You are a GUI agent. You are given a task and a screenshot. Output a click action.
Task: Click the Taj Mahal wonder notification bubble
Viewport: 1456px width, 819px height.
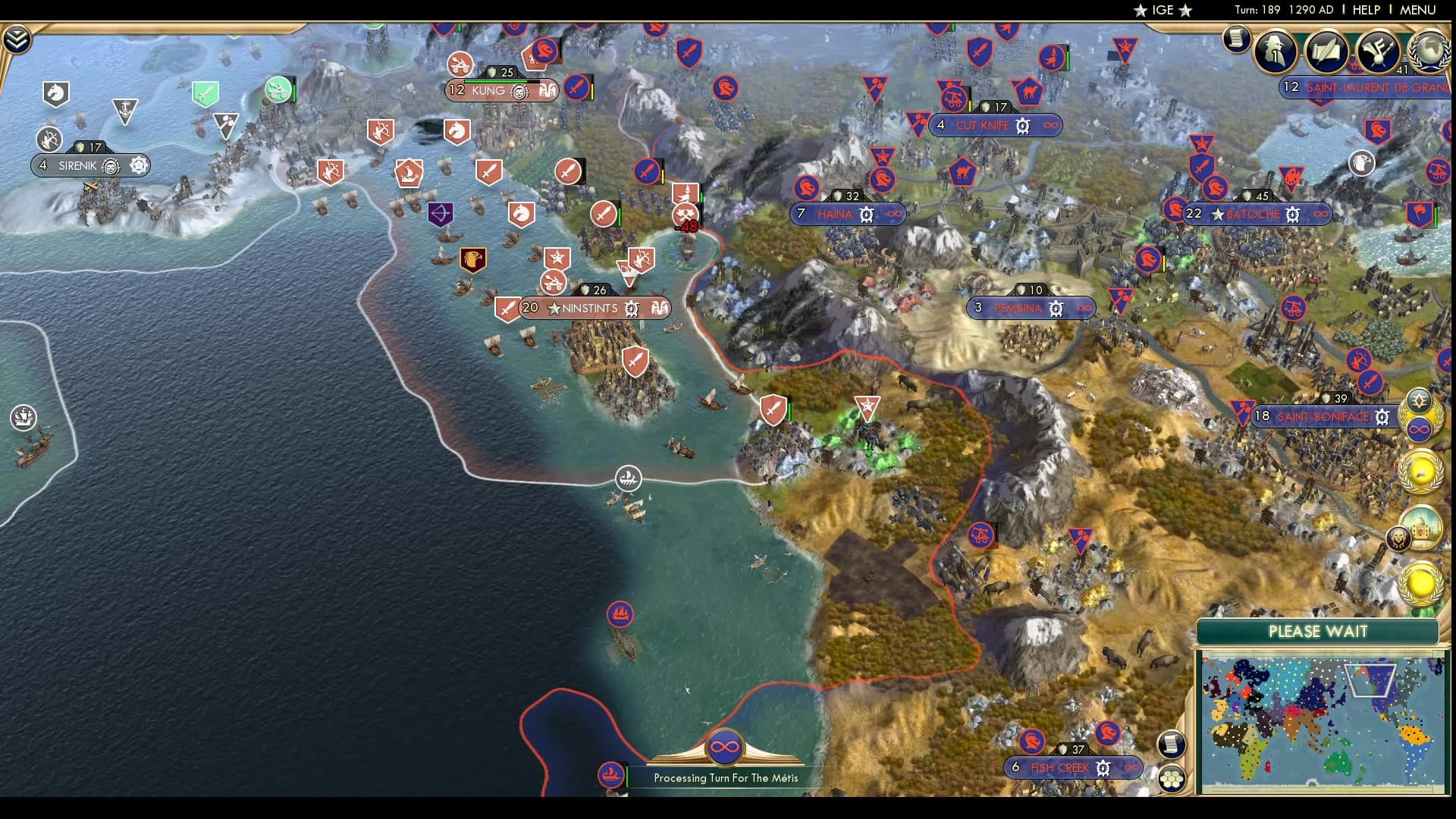coord(1421,526)
